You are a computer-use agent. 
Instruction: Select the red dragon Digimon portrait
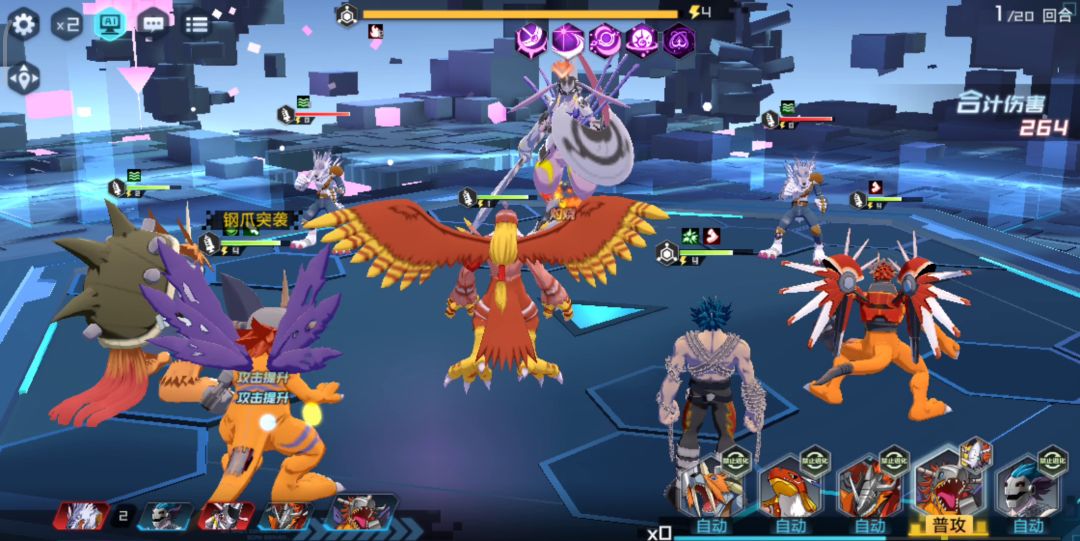[x=790, y=490]
